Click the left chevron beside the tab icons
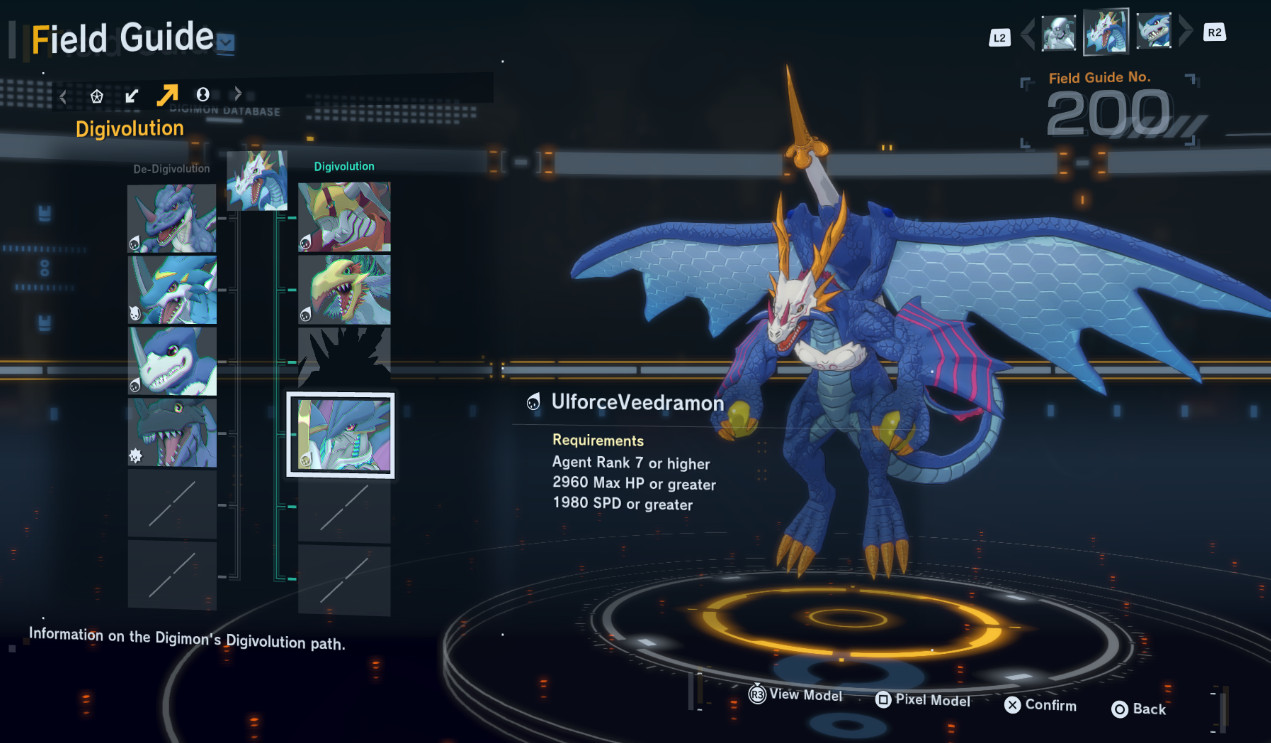Image resolution: width=1271 pixels, height=743 pixels. [x=64, y=96]
